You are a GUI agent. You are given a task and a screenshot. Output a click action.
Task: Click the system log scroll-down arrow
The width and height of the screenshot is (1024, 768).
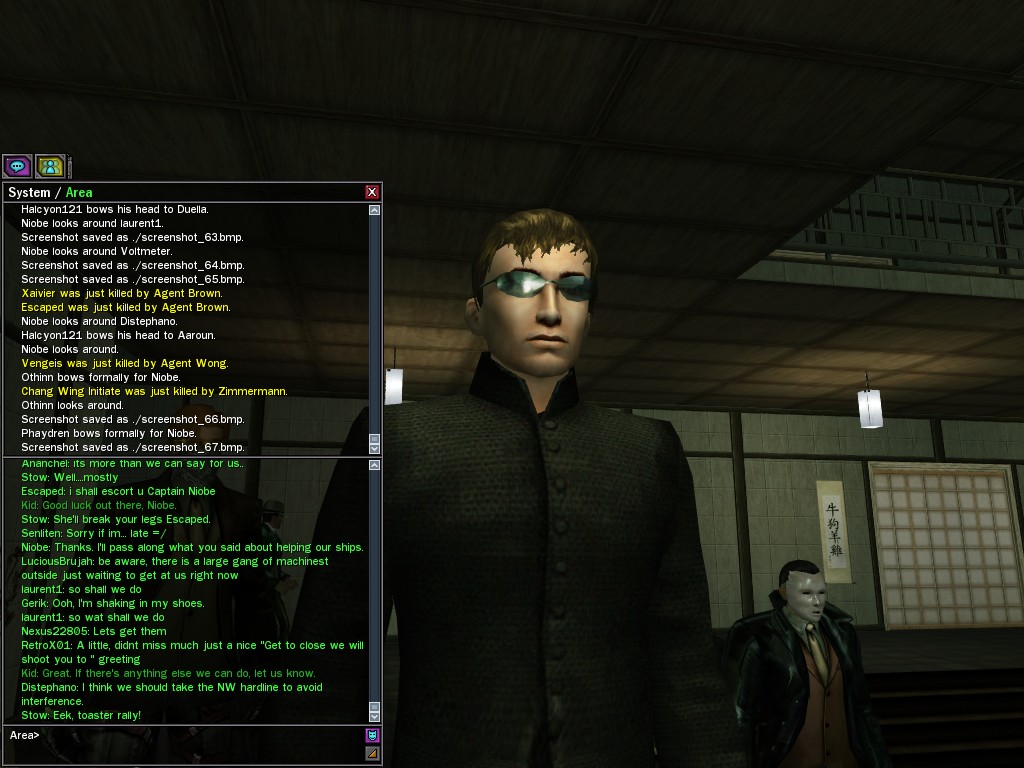375,448
